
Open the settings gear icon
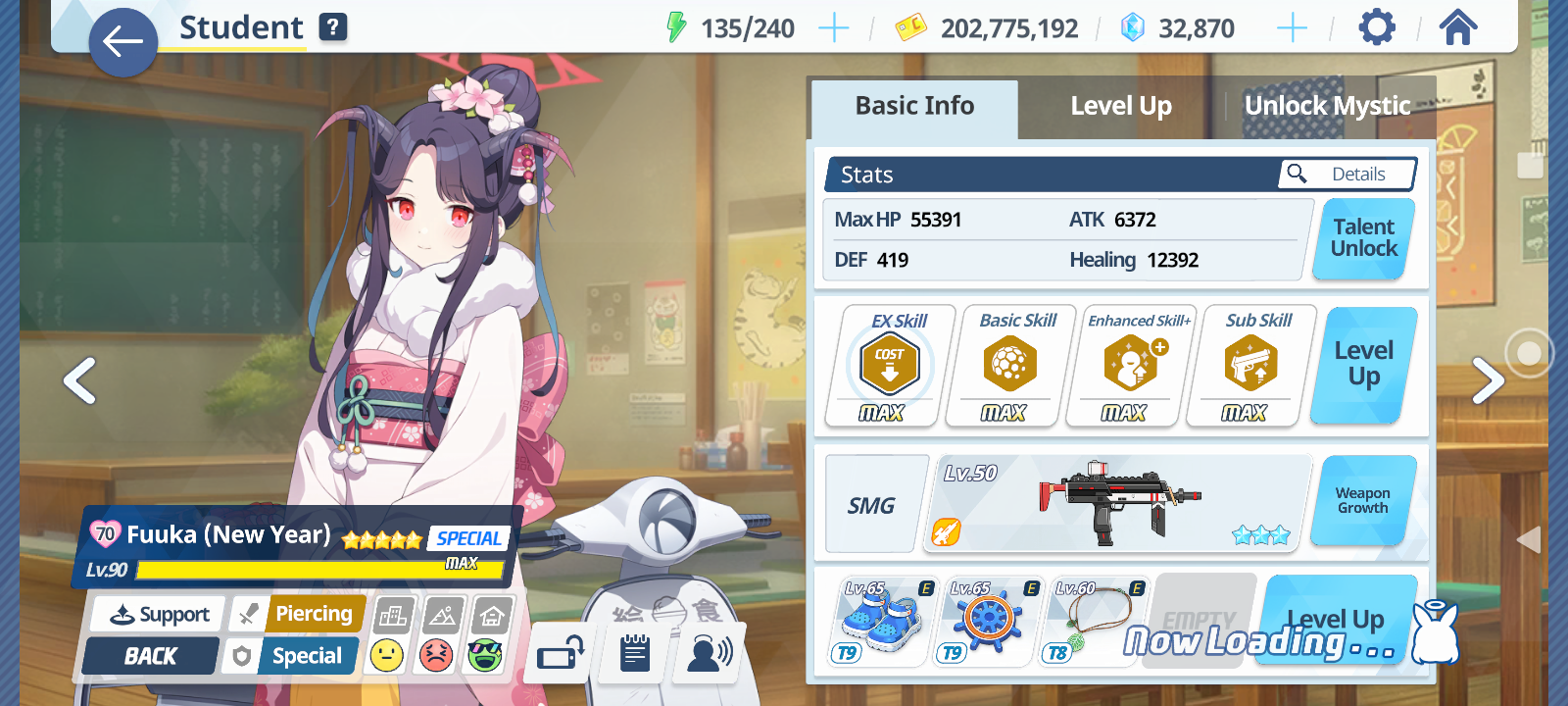coord(1376,27)
